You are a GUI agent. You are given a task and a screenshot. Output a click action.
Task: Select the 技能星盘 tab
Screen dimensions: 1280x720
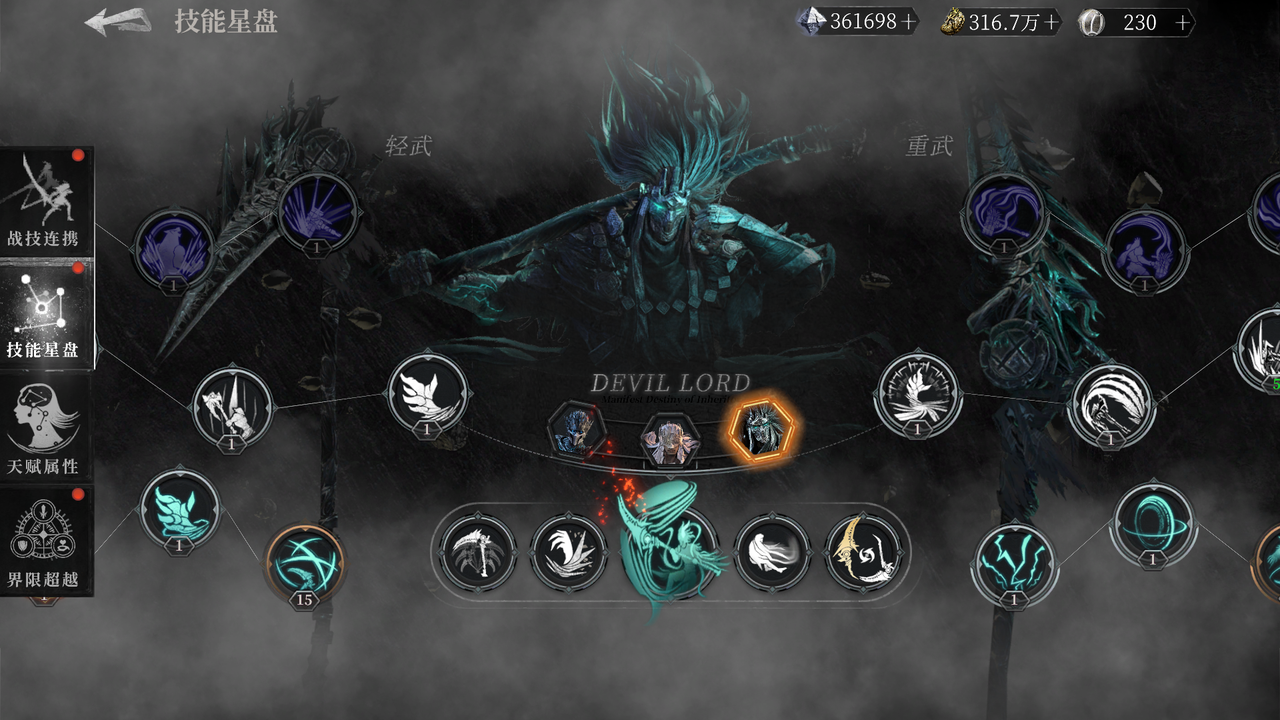[44, 316]
